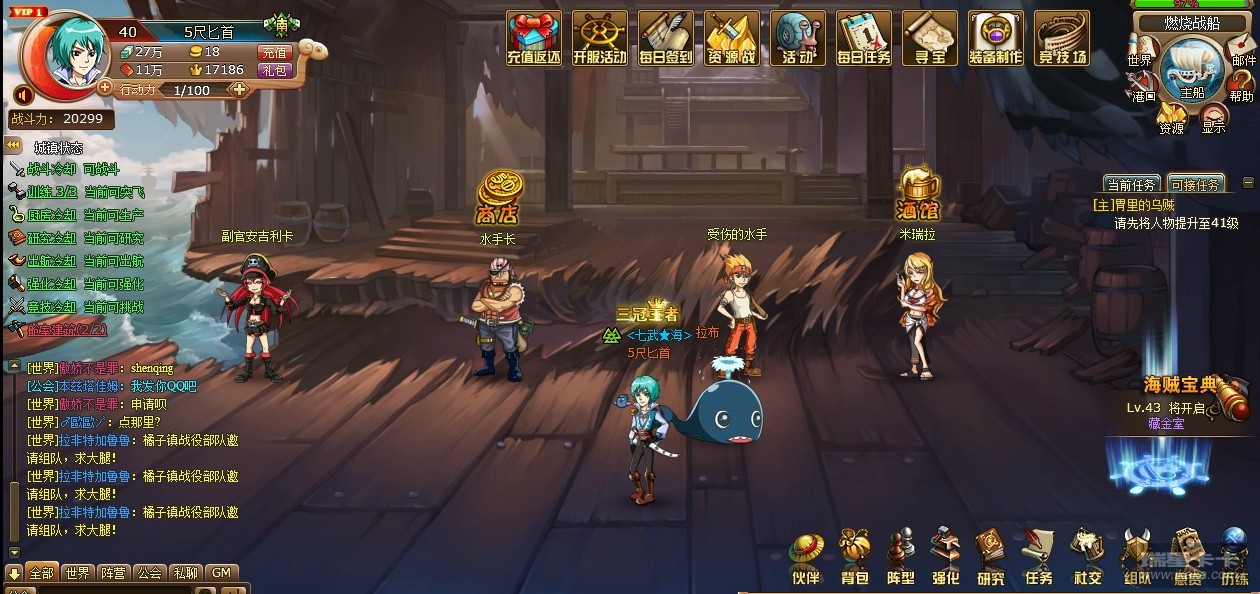
Task: Open the 装备制作 equipment crafting icon
Action: [x=995, y=38]
